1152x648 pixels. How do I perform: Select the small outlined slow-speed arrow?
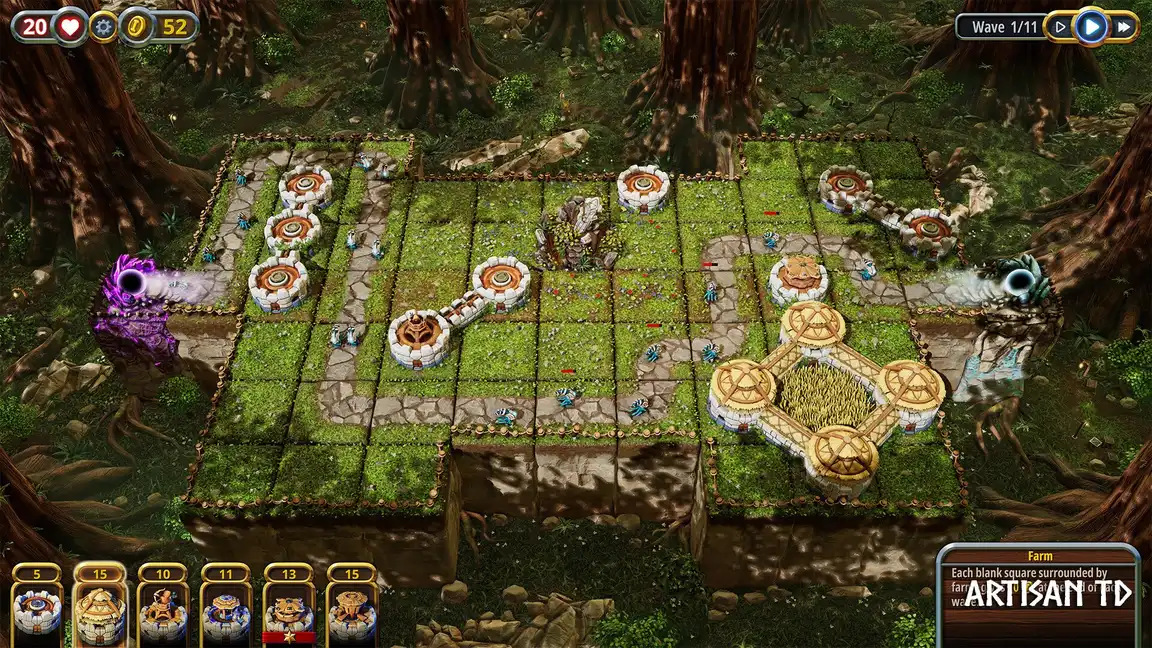pos(1061,27)
